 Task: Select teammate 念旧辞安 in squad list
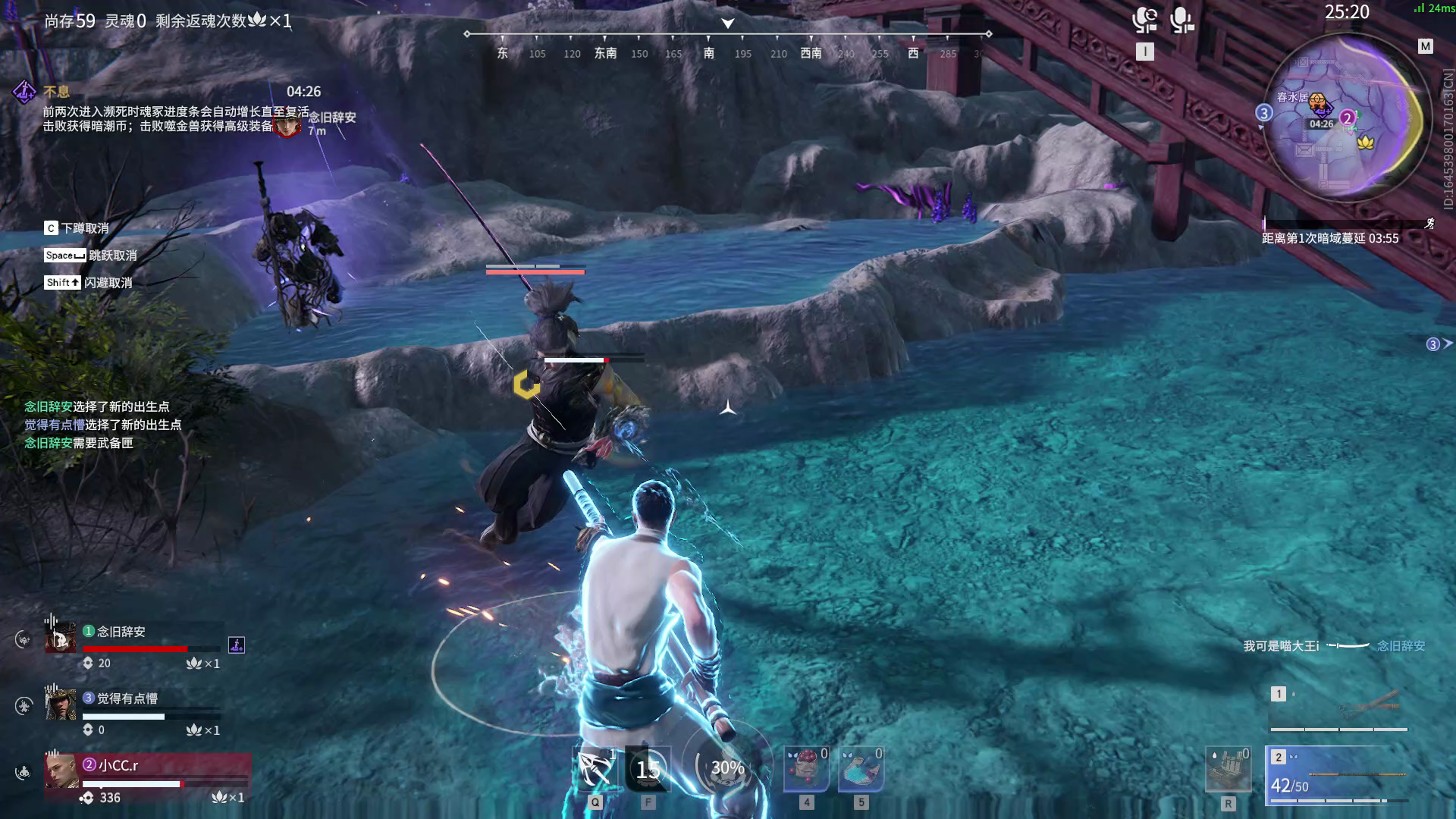136,642
